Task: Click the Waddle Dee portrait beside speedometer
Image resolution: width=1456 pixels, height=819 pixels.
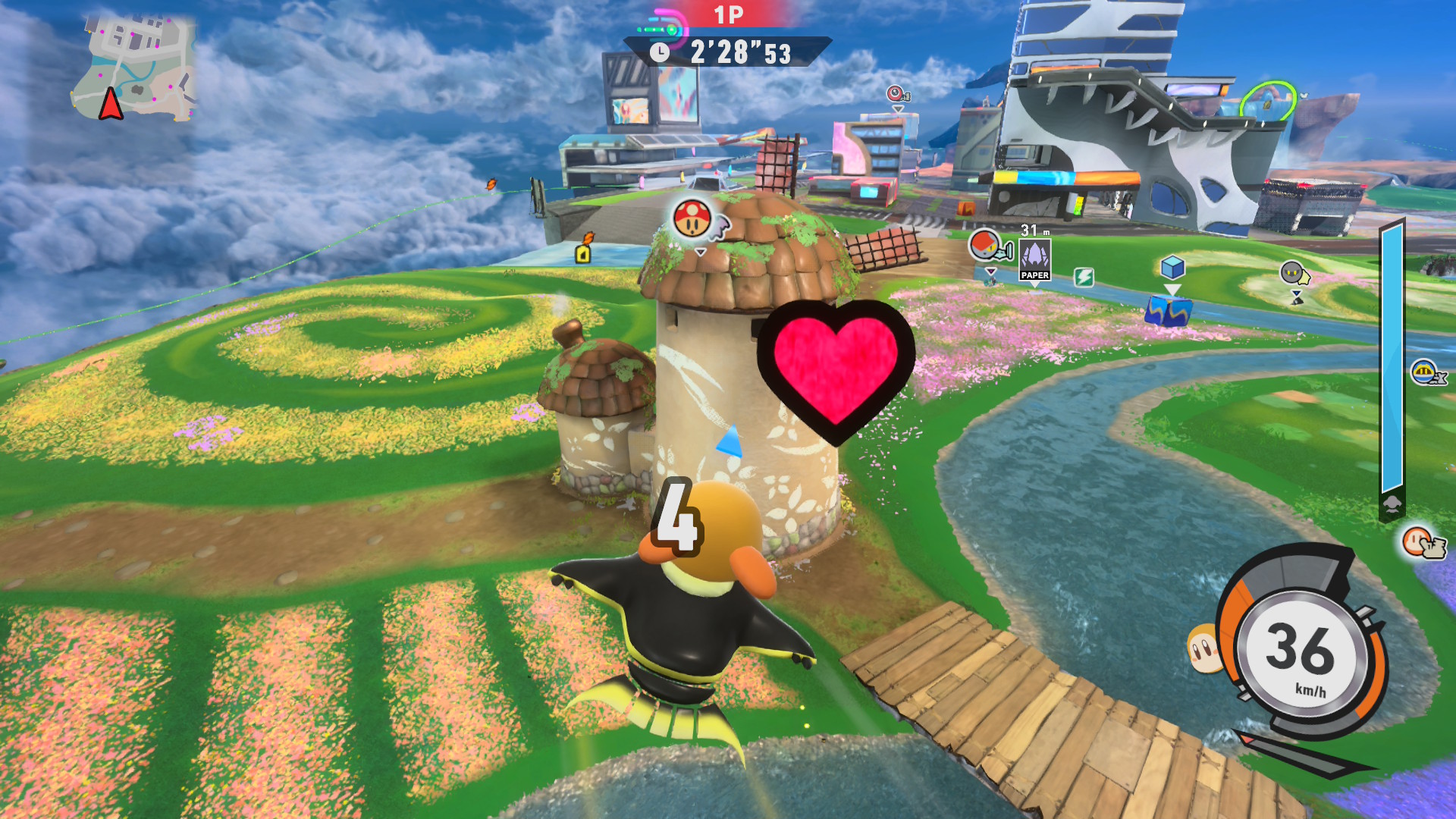Action: 1203,648
